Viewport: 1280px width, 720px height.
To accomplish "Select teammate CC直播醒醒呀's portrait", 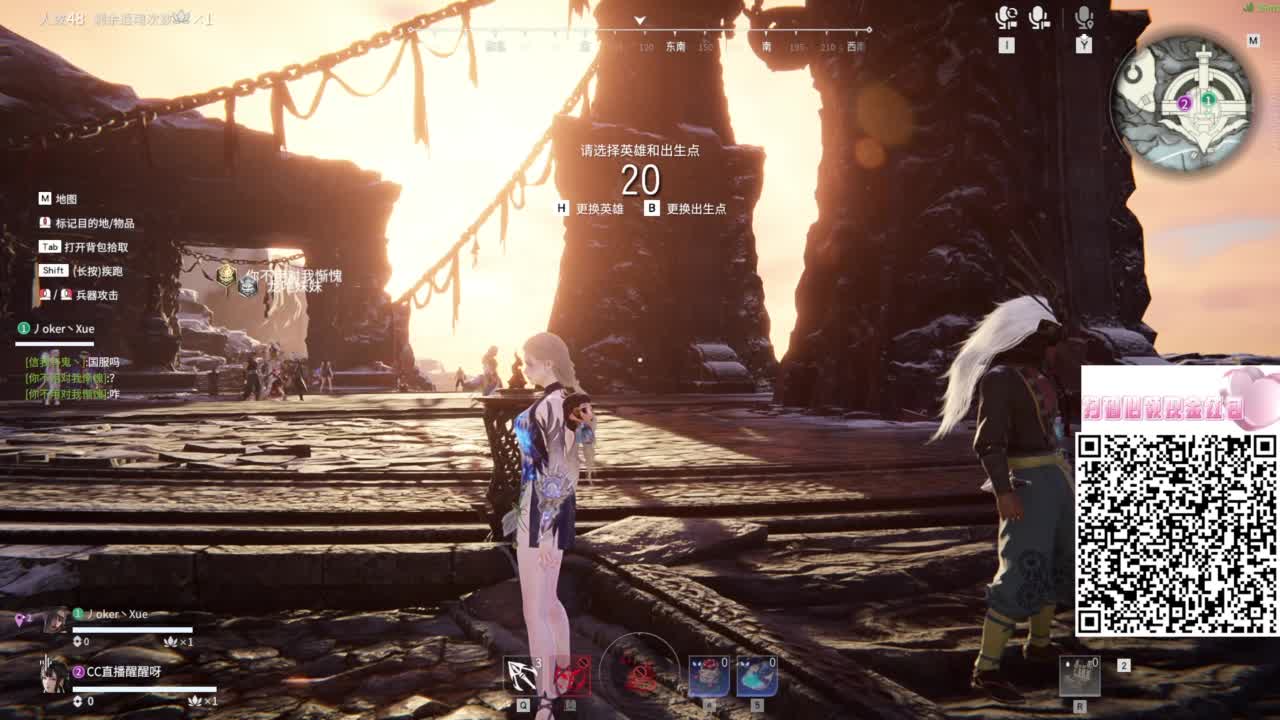I will 53,677.
